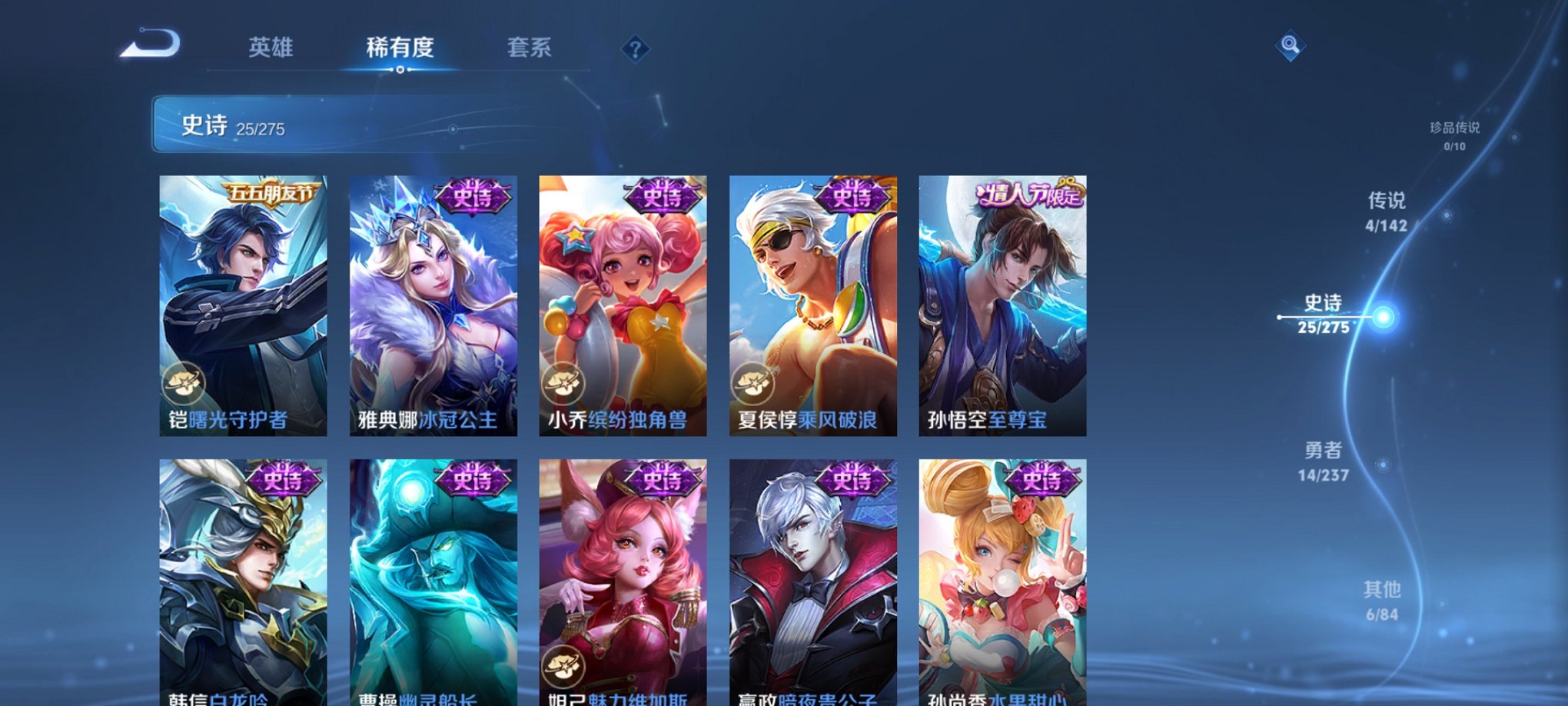This screenshot has width=1568, height=706.
Task: Open the search magnifier icon
Action: tap(1291, 44)
